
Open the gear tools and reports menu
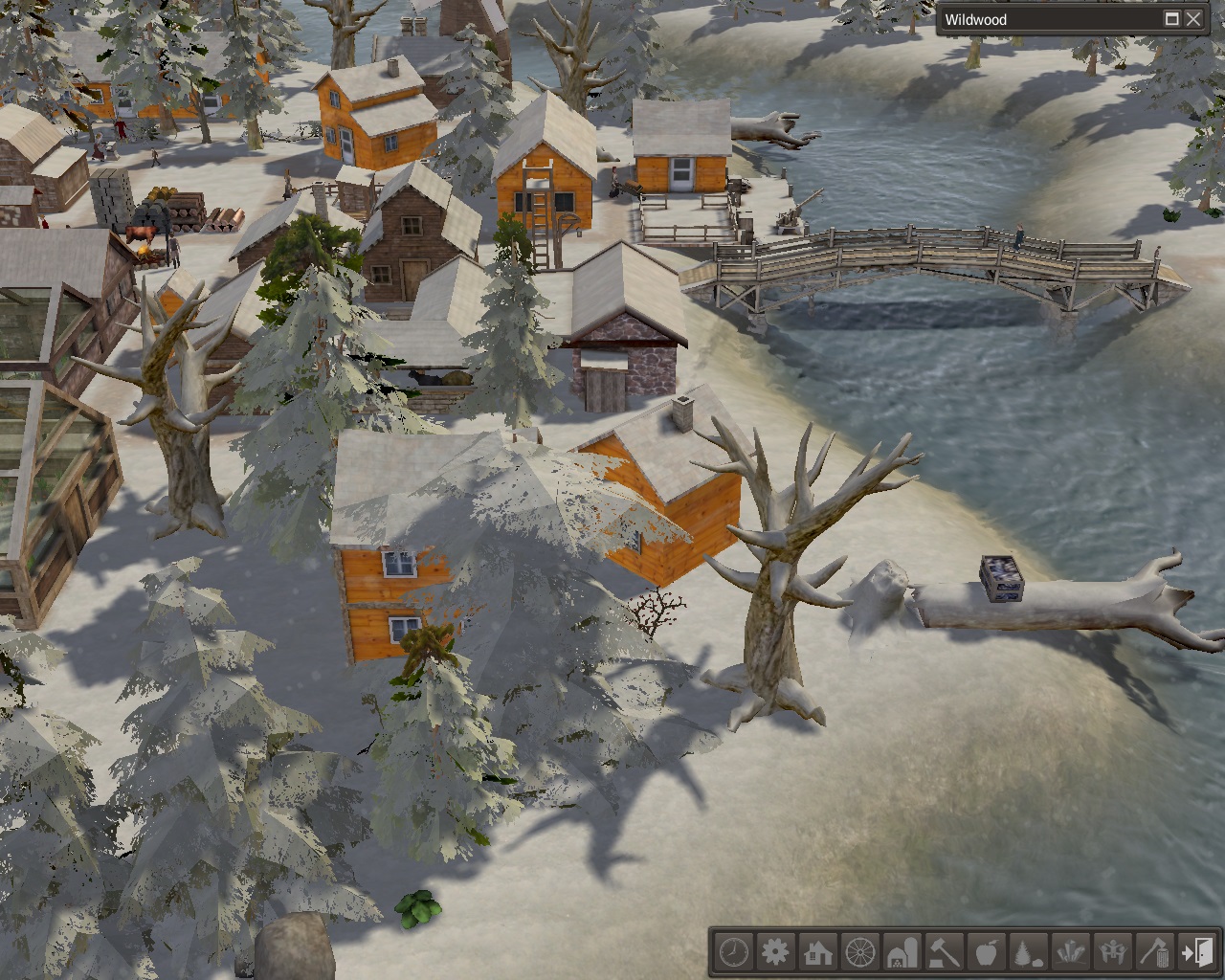pyautogui.click(x=776, y=952)
